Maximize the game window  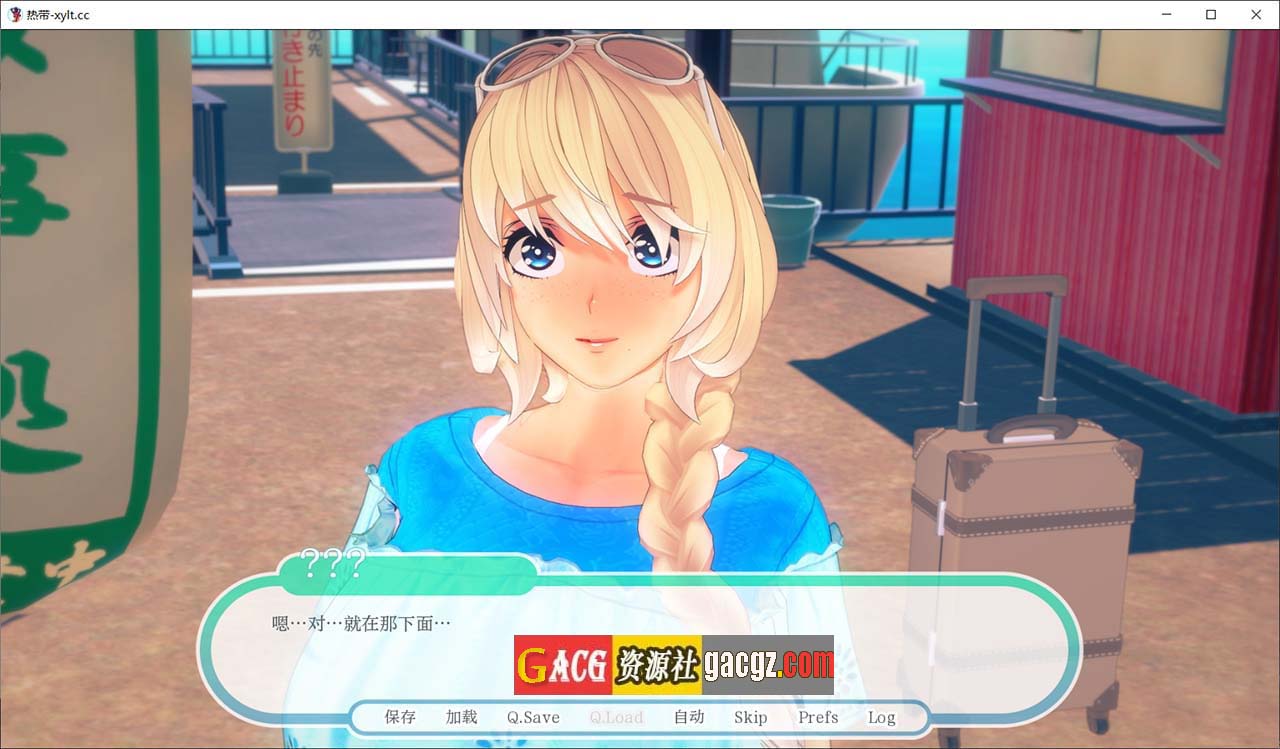[1211, 15]
